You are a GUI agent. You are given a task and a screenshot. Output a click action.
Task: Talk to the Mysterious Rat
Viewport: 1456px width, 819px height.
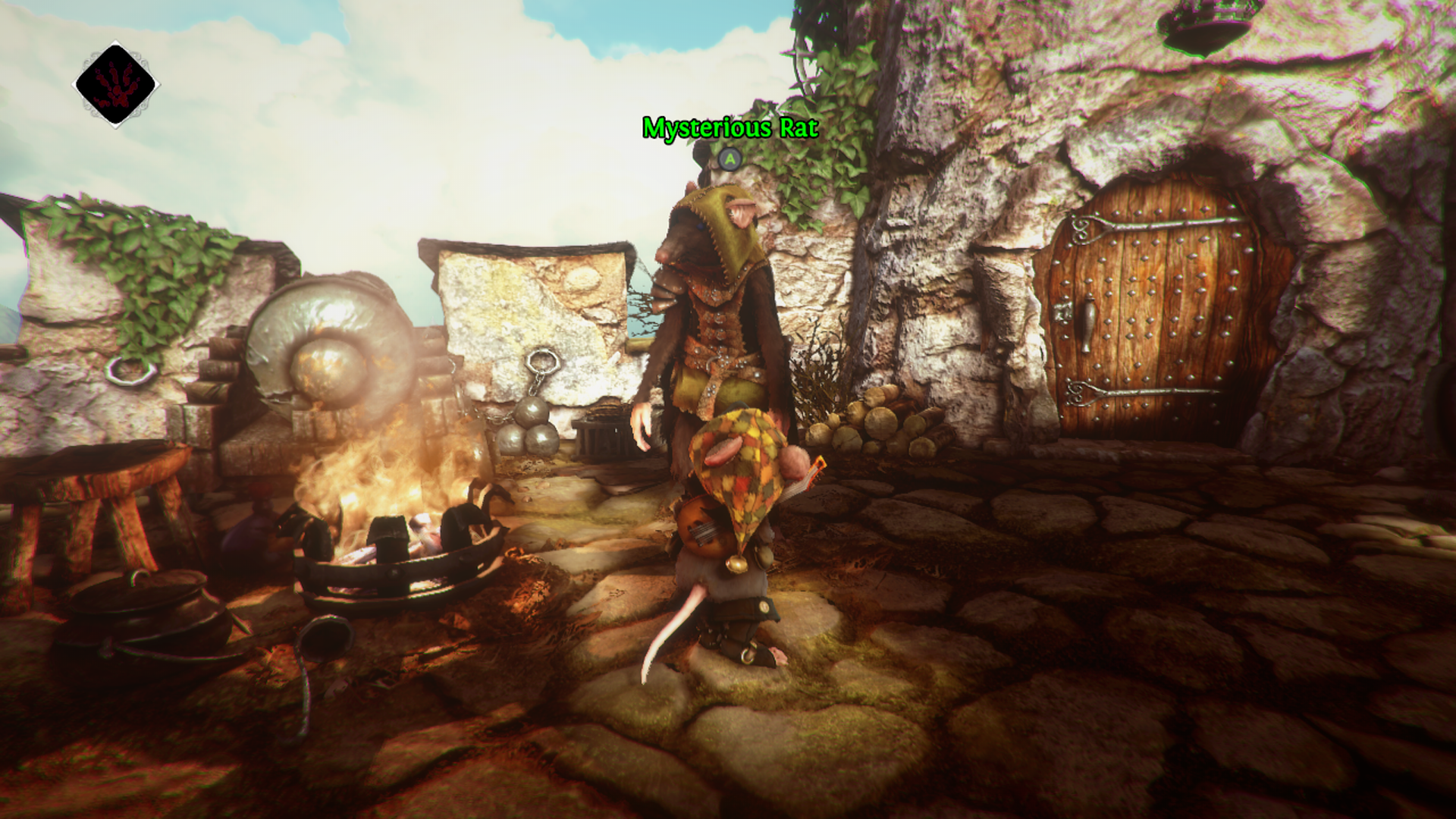click(x=728, y=159)
